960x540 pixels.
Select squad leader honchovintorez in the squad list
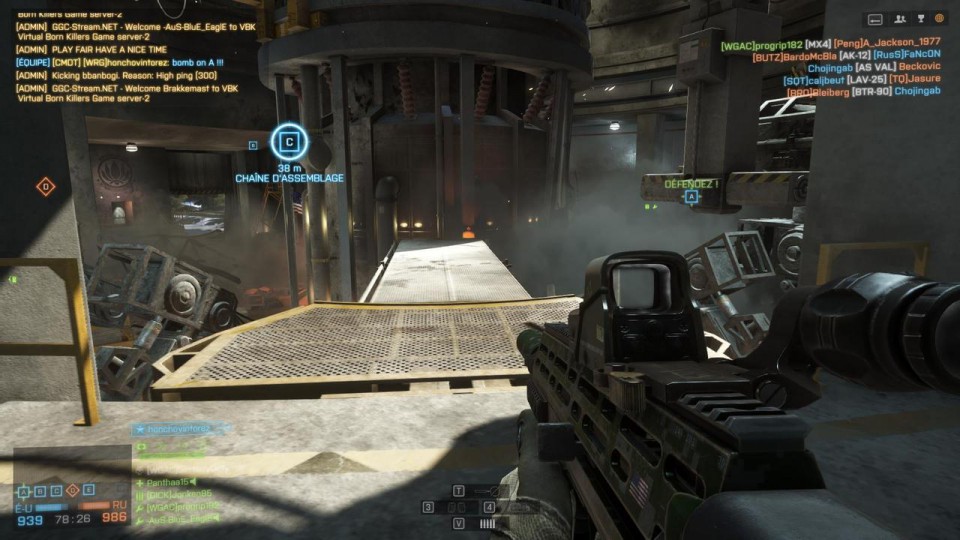182,428
